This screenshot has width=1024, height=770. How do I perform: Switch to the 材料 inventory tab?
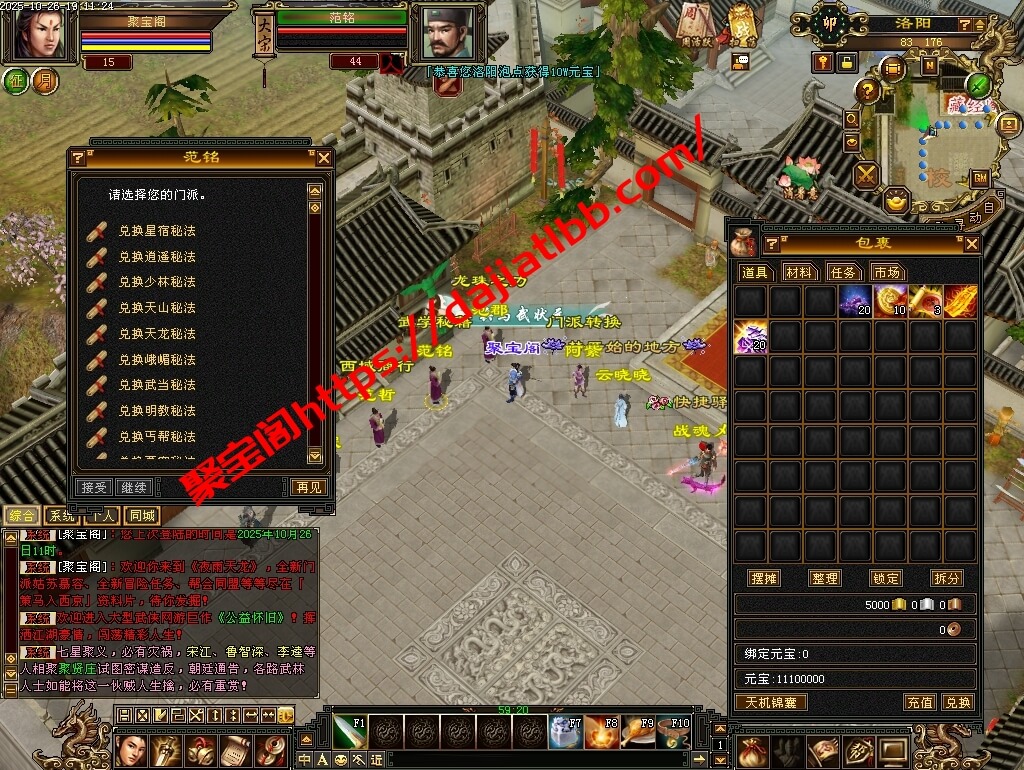[799, 272]
